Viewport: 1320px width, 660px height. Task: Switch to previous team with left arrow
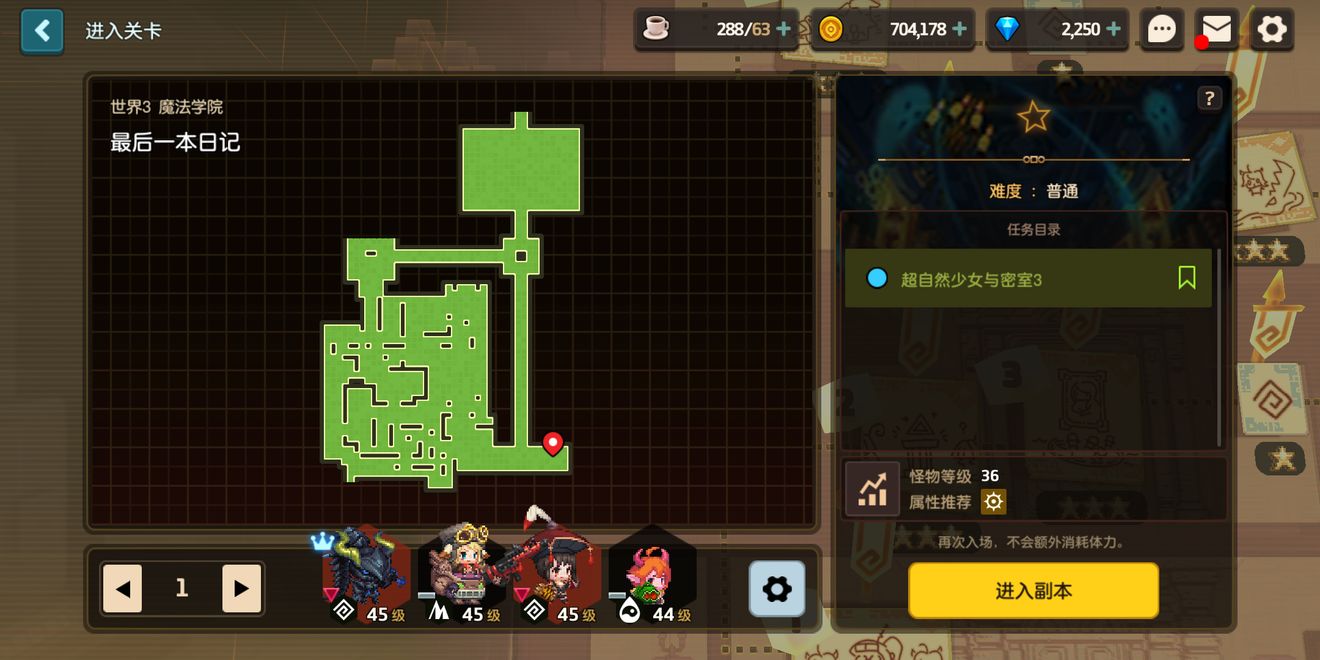point(122,588)
